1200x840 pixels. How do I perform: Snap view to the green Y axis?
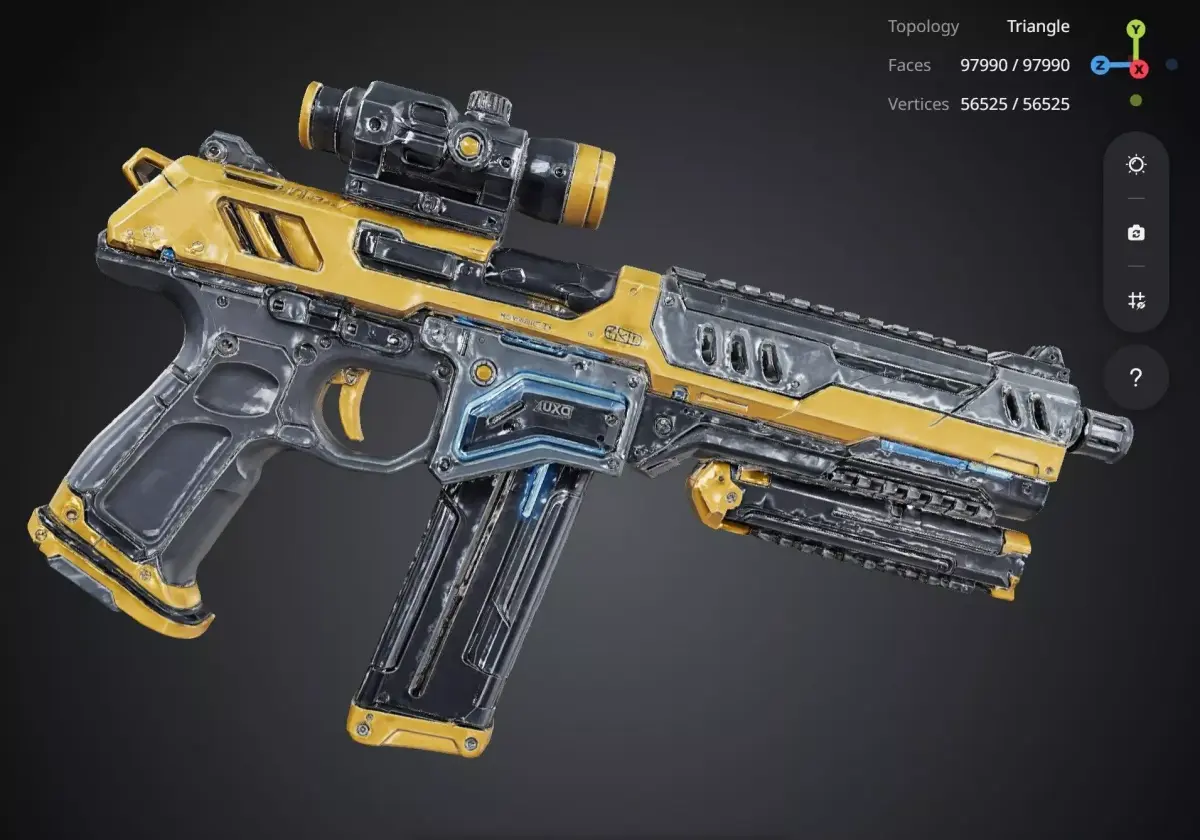(1136, 29)
